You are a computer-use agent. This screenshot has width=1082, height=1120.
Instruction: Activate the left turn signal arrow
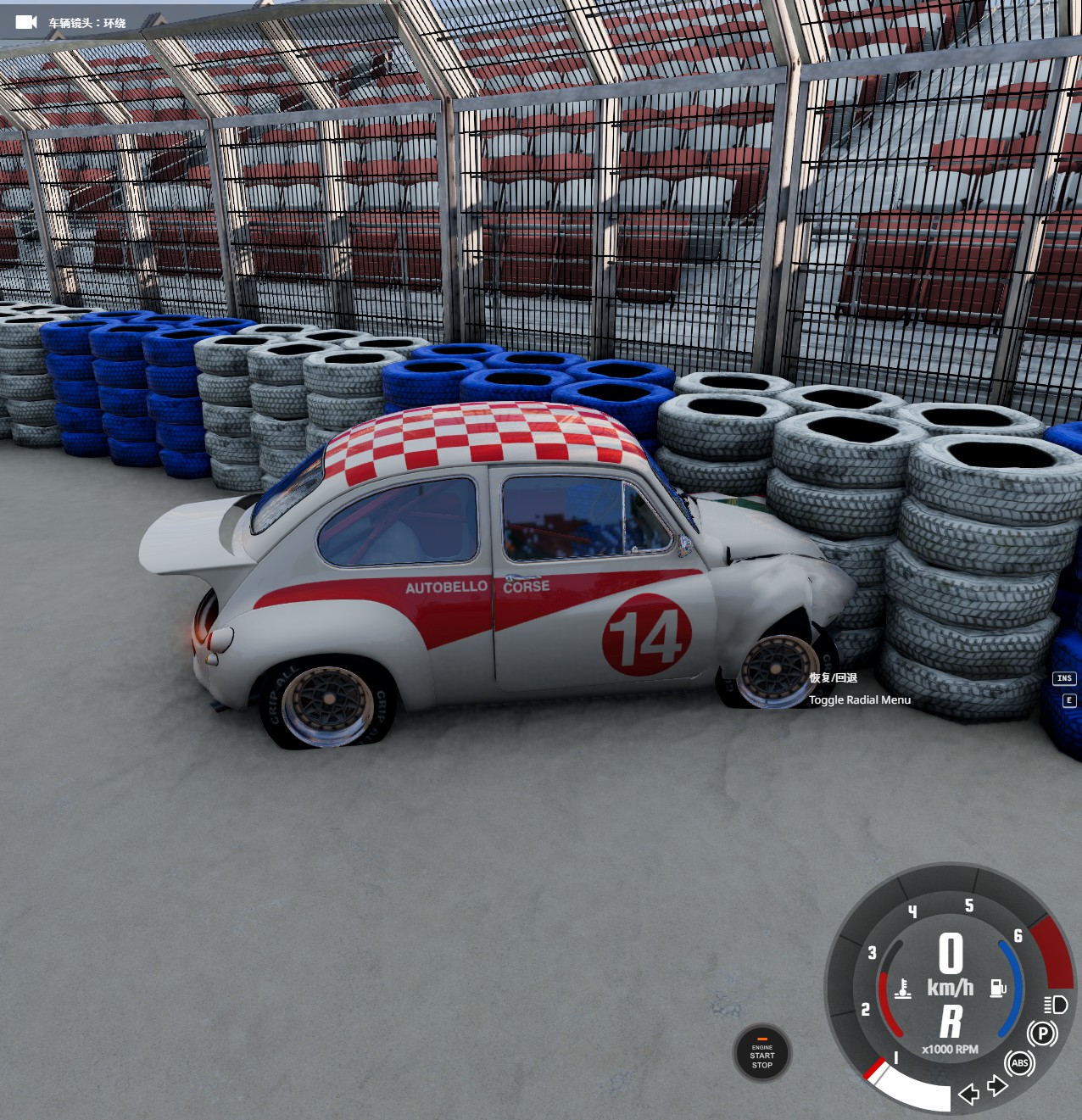click(968, 1094)
